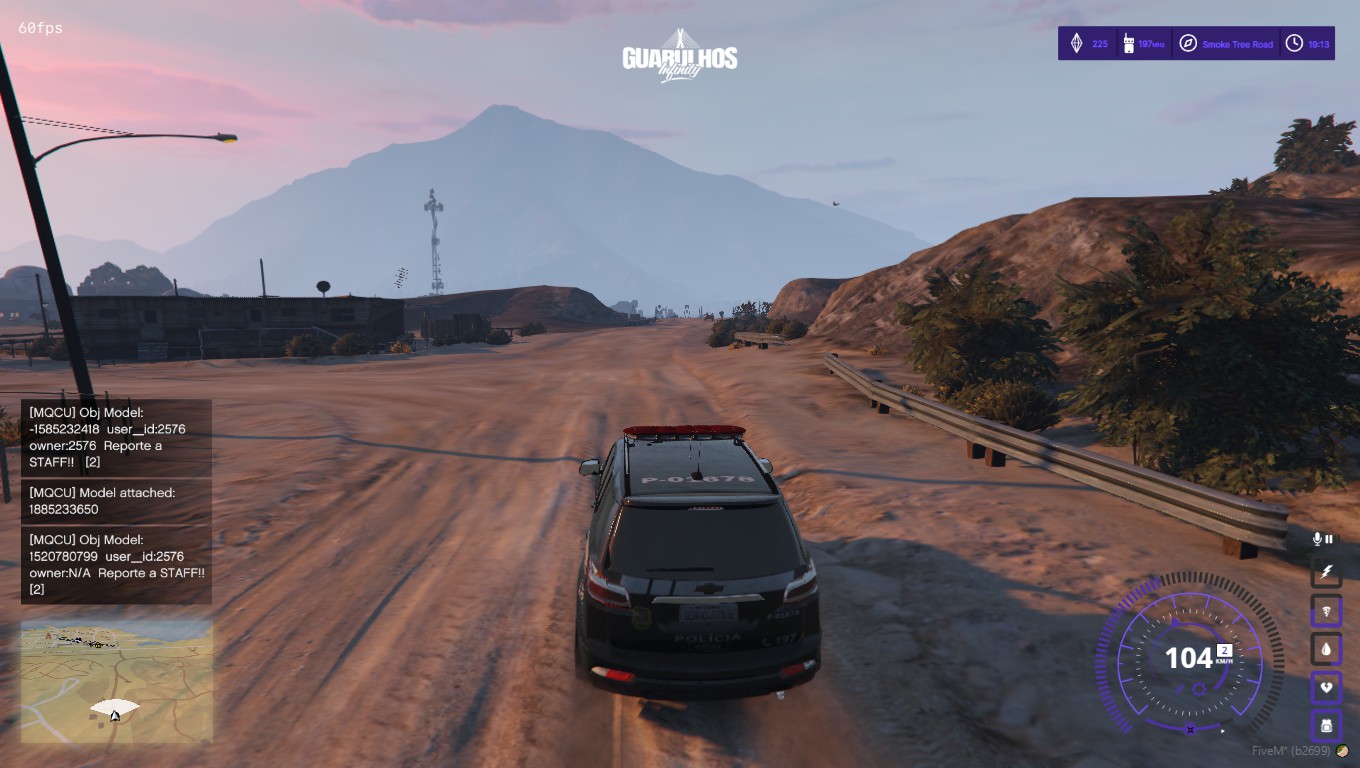Open the backpack icon
The height and width of the screenshot is (768, 1360).
click(1326, 726)
